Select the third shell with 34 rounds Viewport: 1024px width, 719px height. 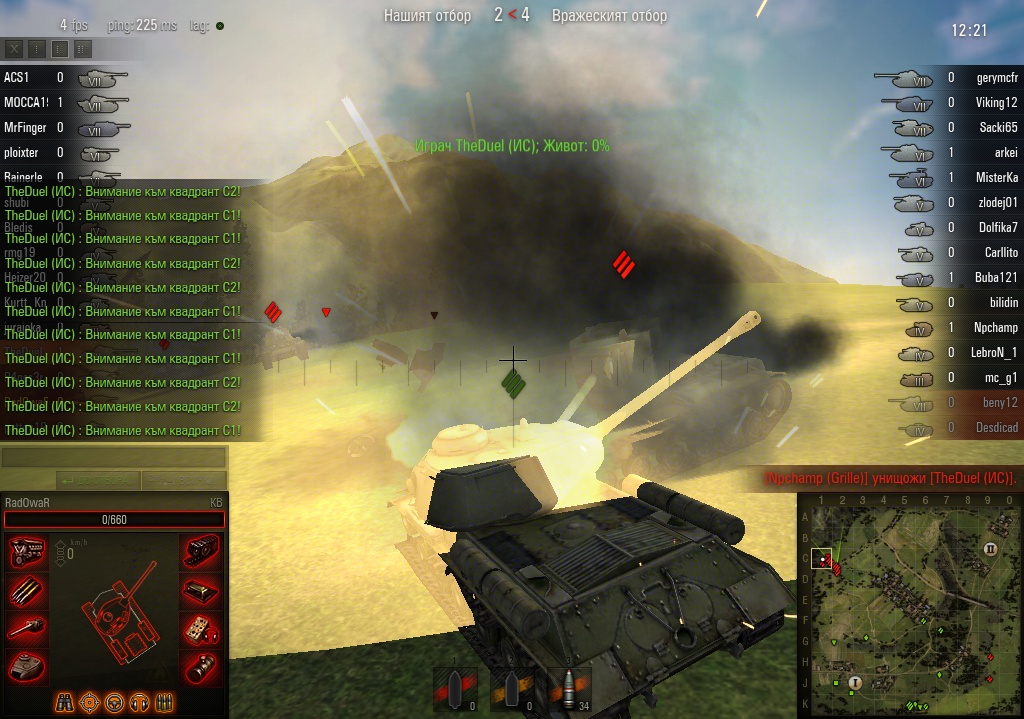point(568,689)
